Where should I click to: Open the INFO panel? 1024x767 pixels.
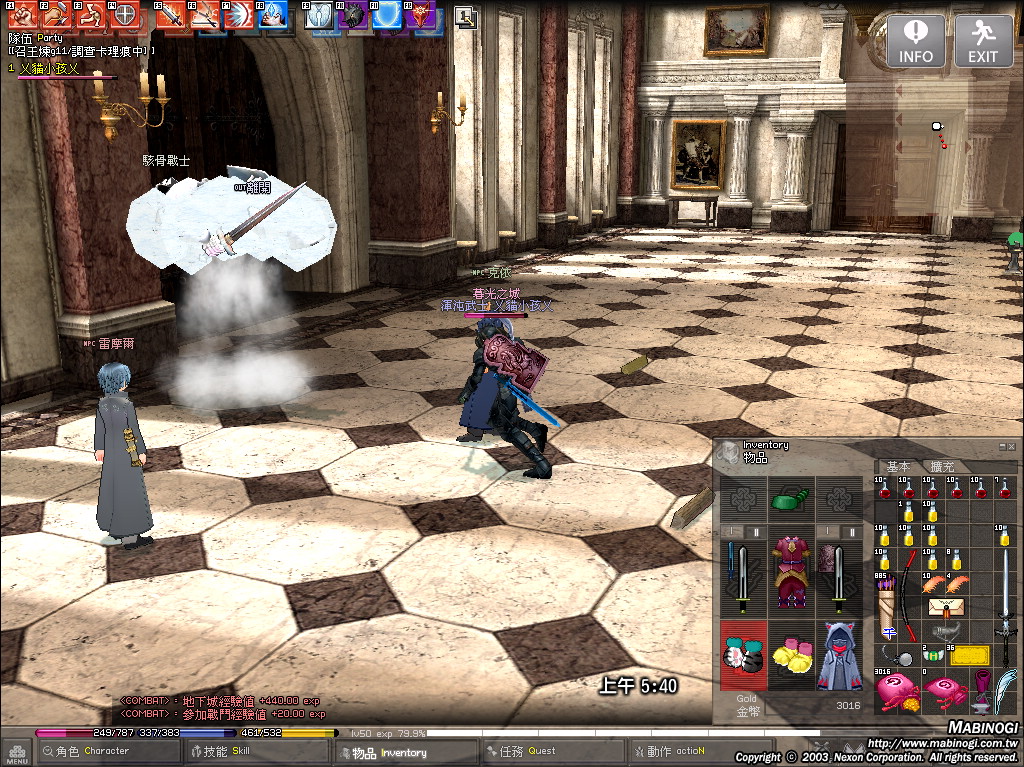tap(915, 41)
